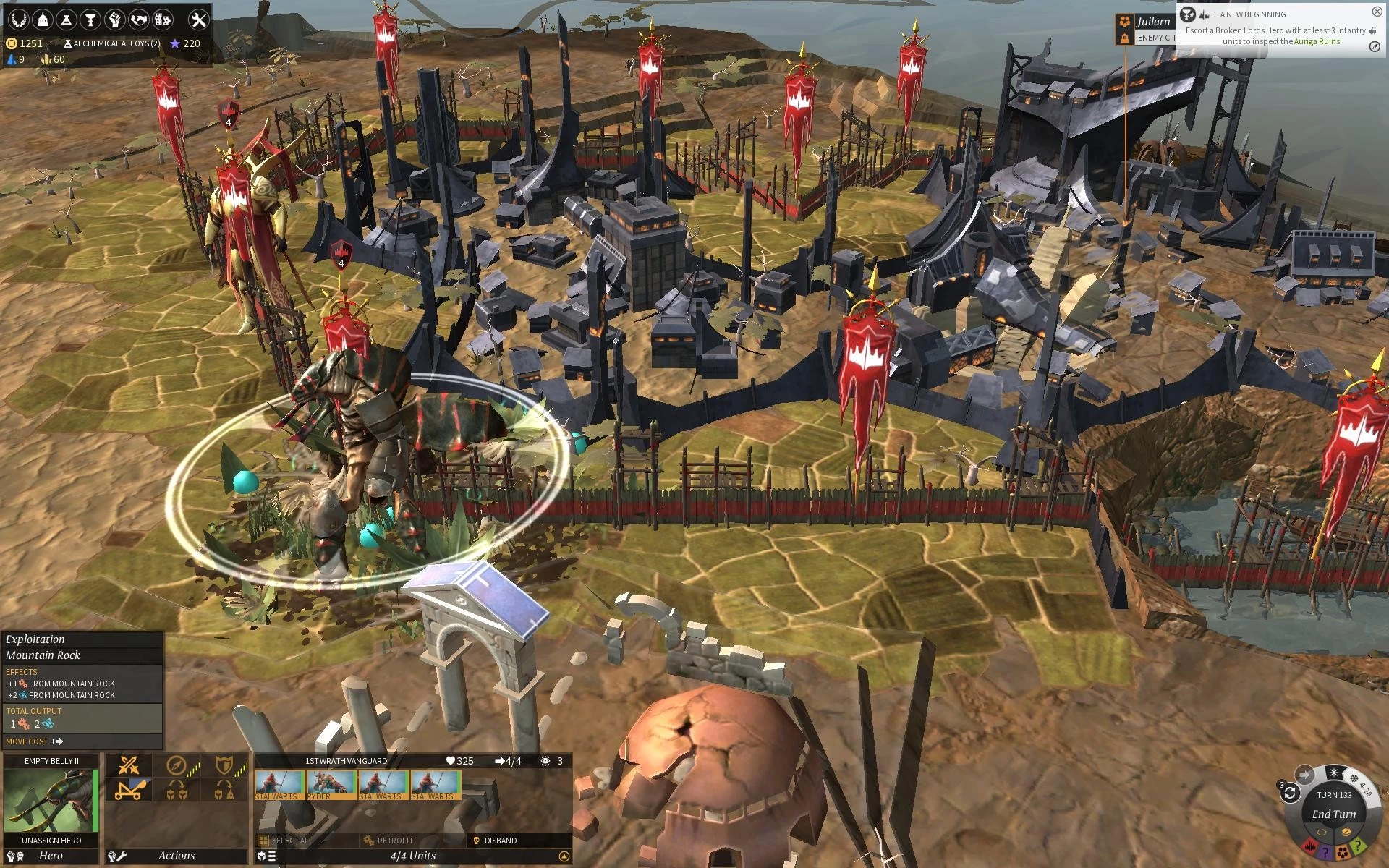Open the City list dome icon
The height and width of the screenshot is (868, 1389).
[x=43, y=20]
